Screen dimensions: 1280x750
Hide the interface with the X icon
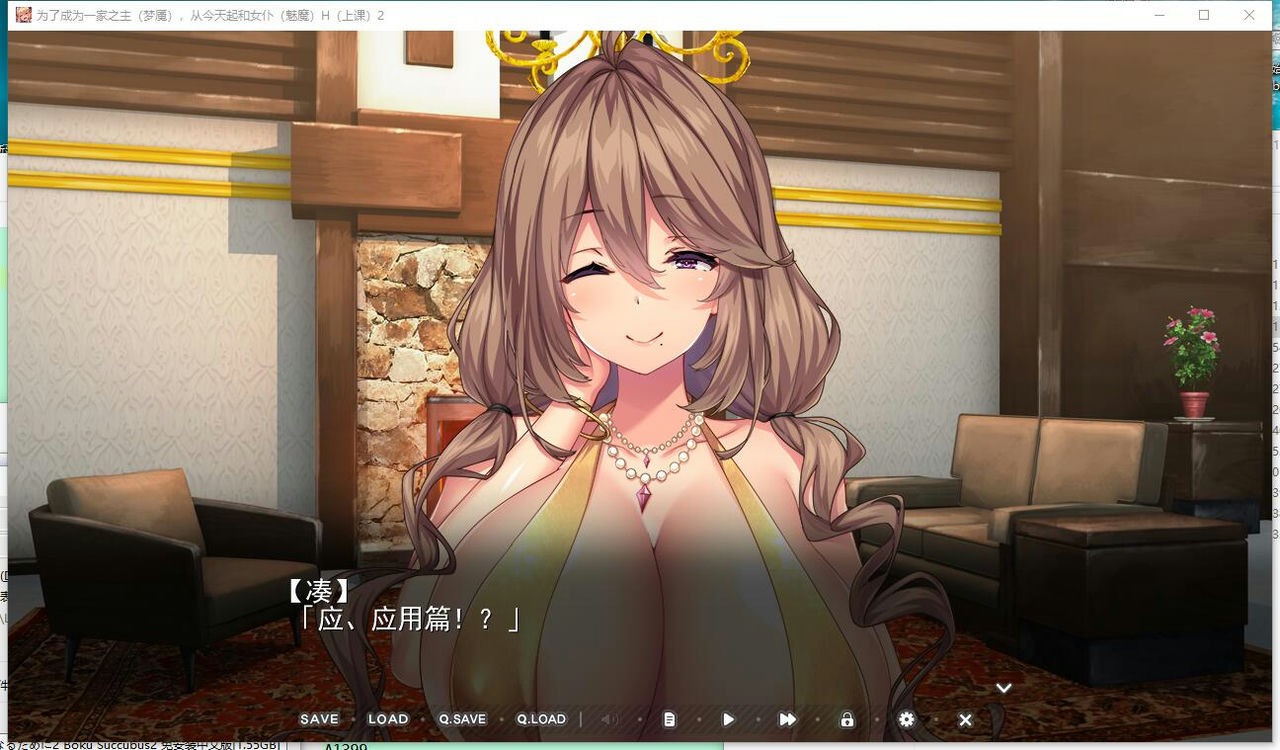(965, 719)
